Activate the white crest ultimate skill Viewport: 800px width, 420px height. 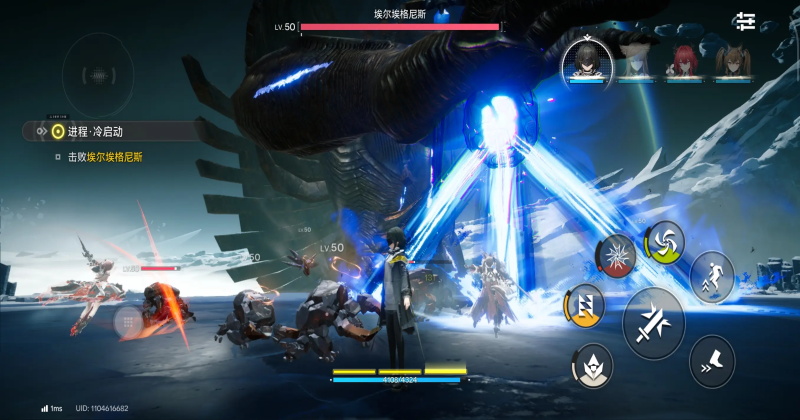(x=594, y=367)
